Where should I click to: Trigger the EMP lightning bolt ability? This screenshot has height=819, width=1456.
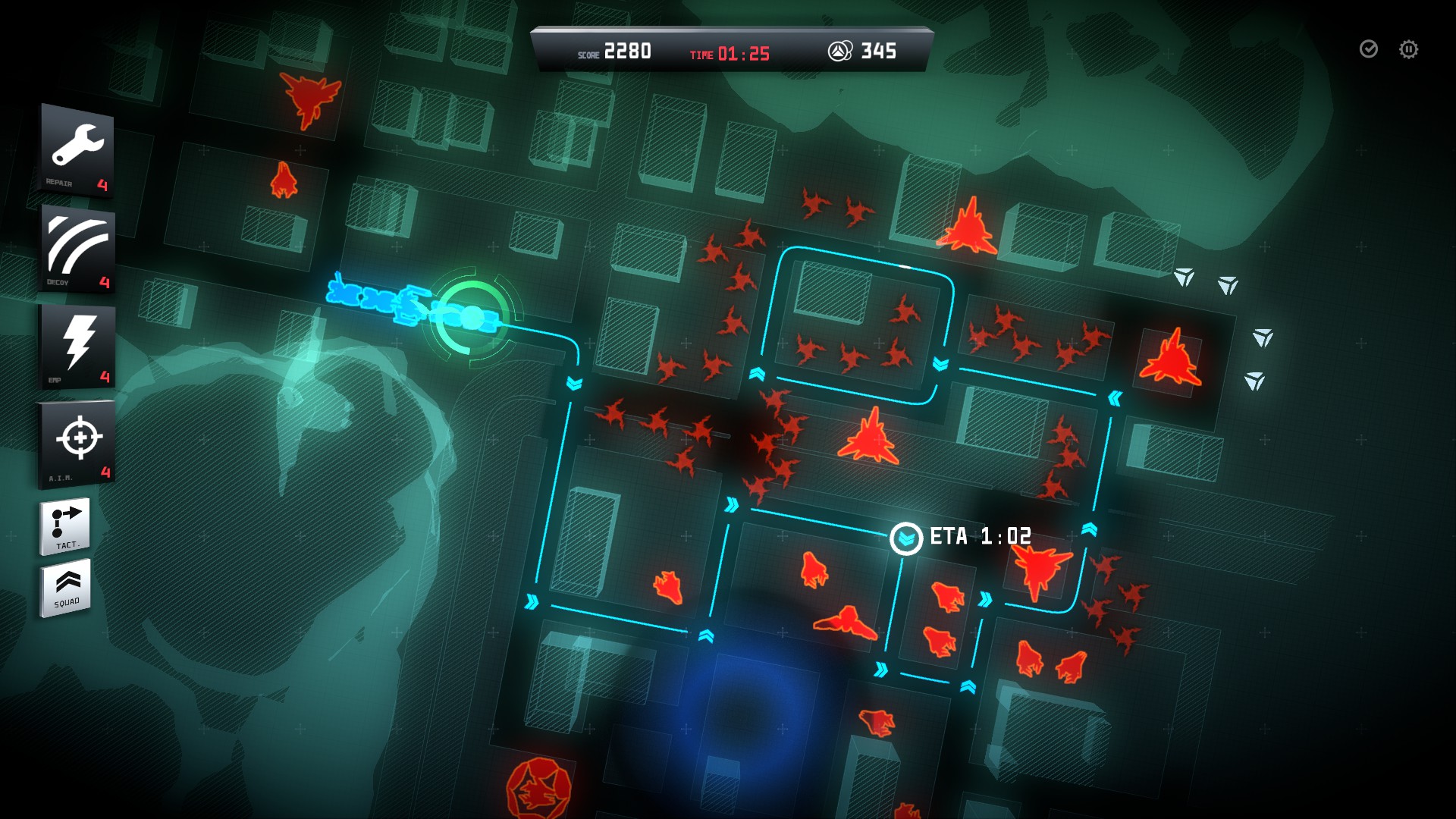(x=77, y=345)
